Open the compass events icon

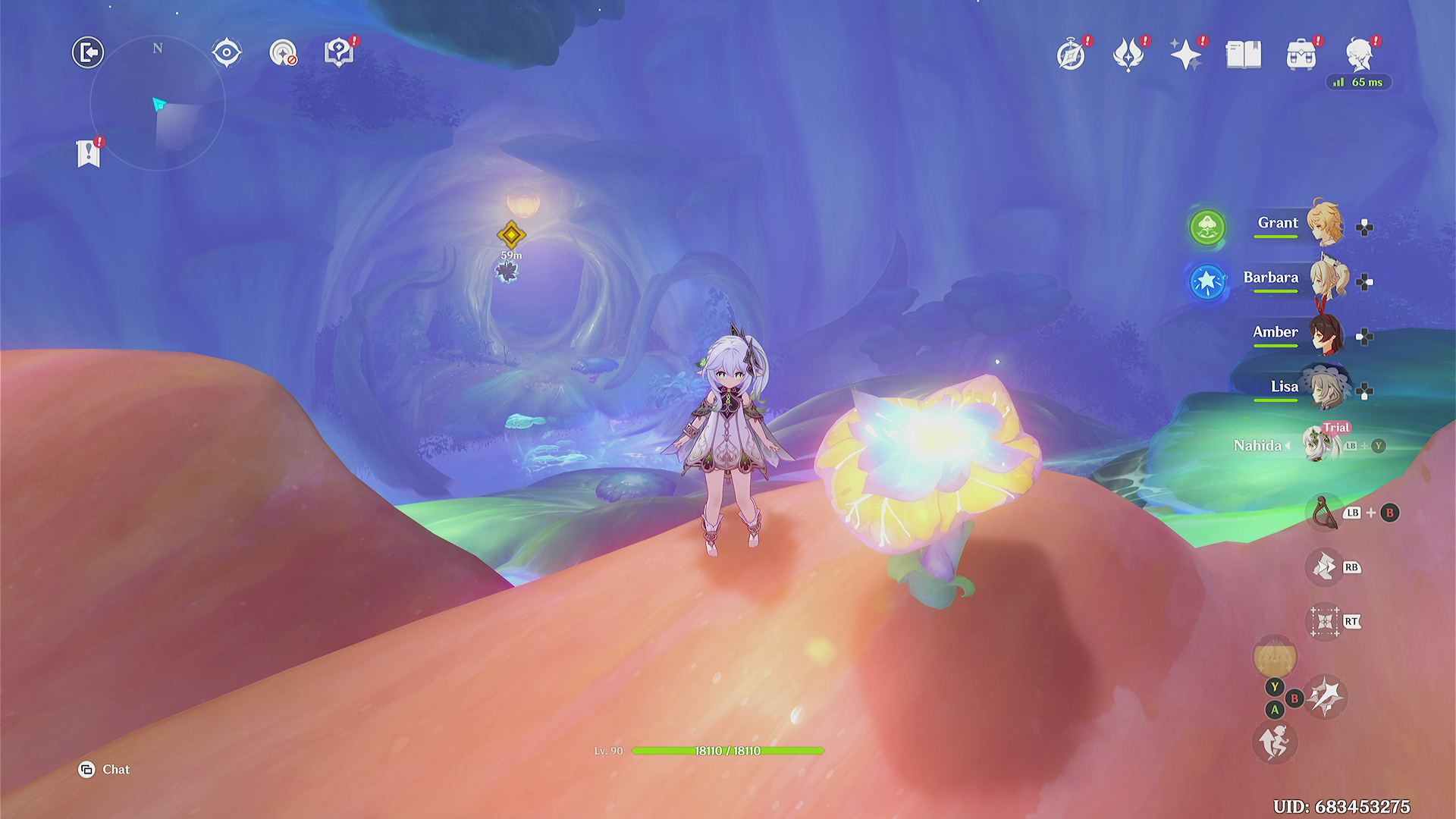tap(1071, 55)
